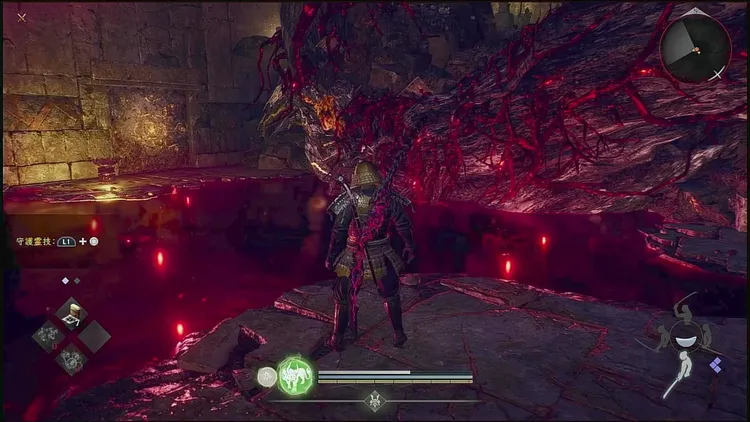
Task: Select the left quick item slot
Action: tap(47, 336)
